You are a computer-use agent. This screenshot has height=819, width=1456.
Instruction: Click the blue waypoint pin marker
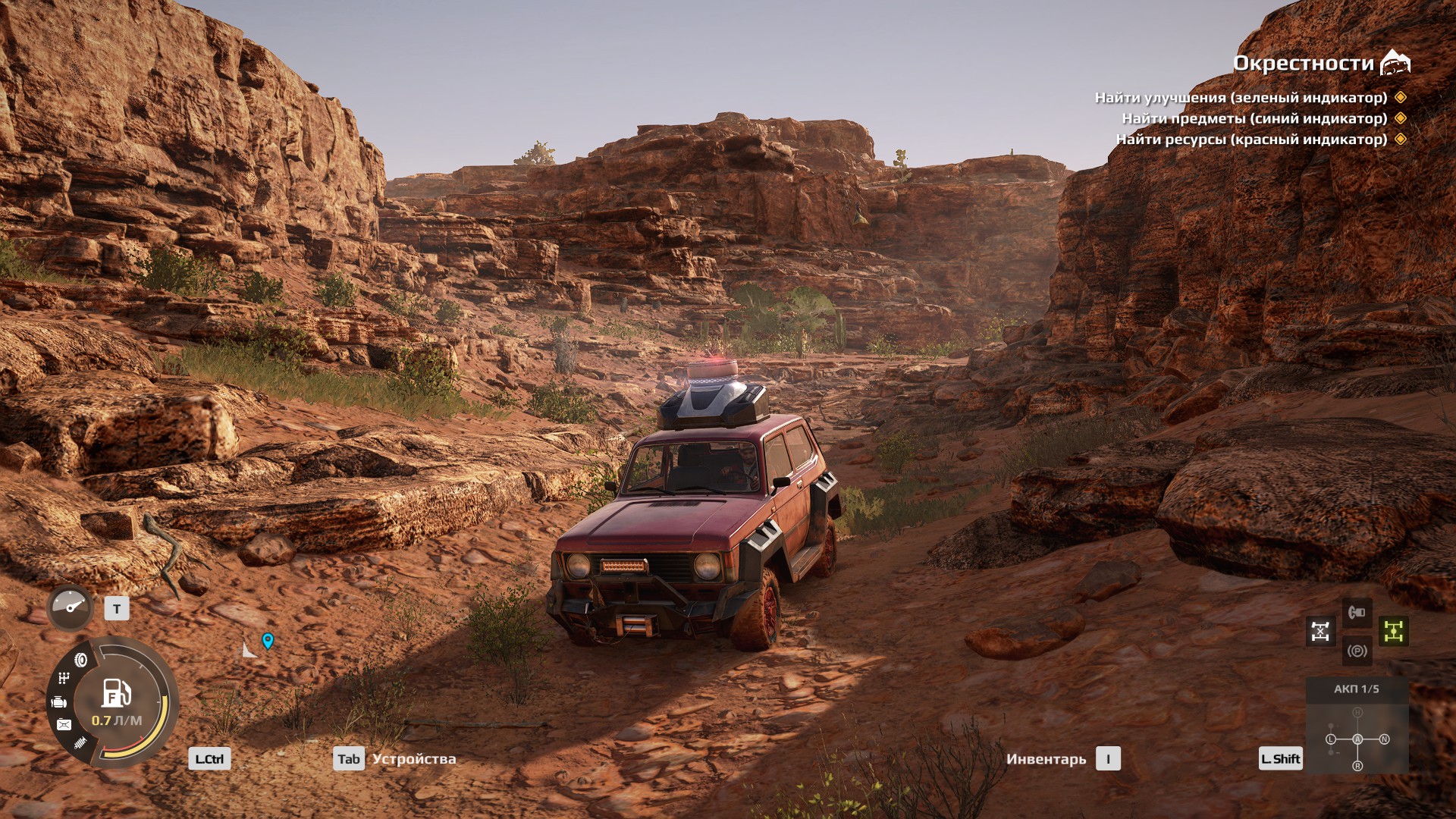268,641
